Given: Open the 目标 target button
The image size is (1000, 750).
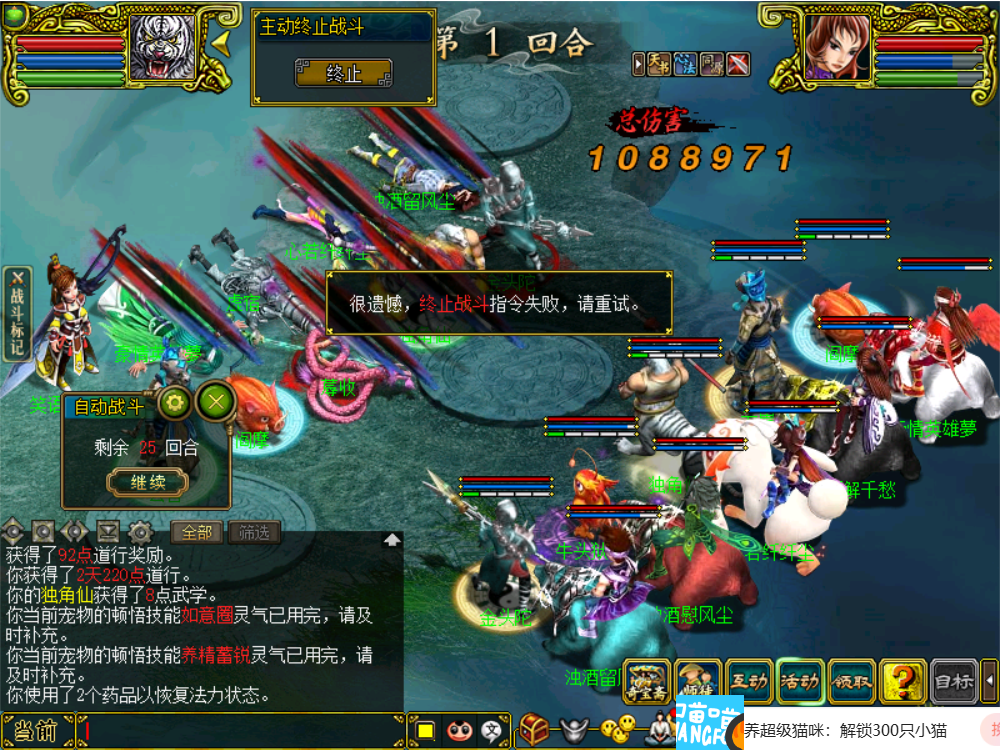Looking at the screenshot, I should pyautogui.click(x=954, y=682).
